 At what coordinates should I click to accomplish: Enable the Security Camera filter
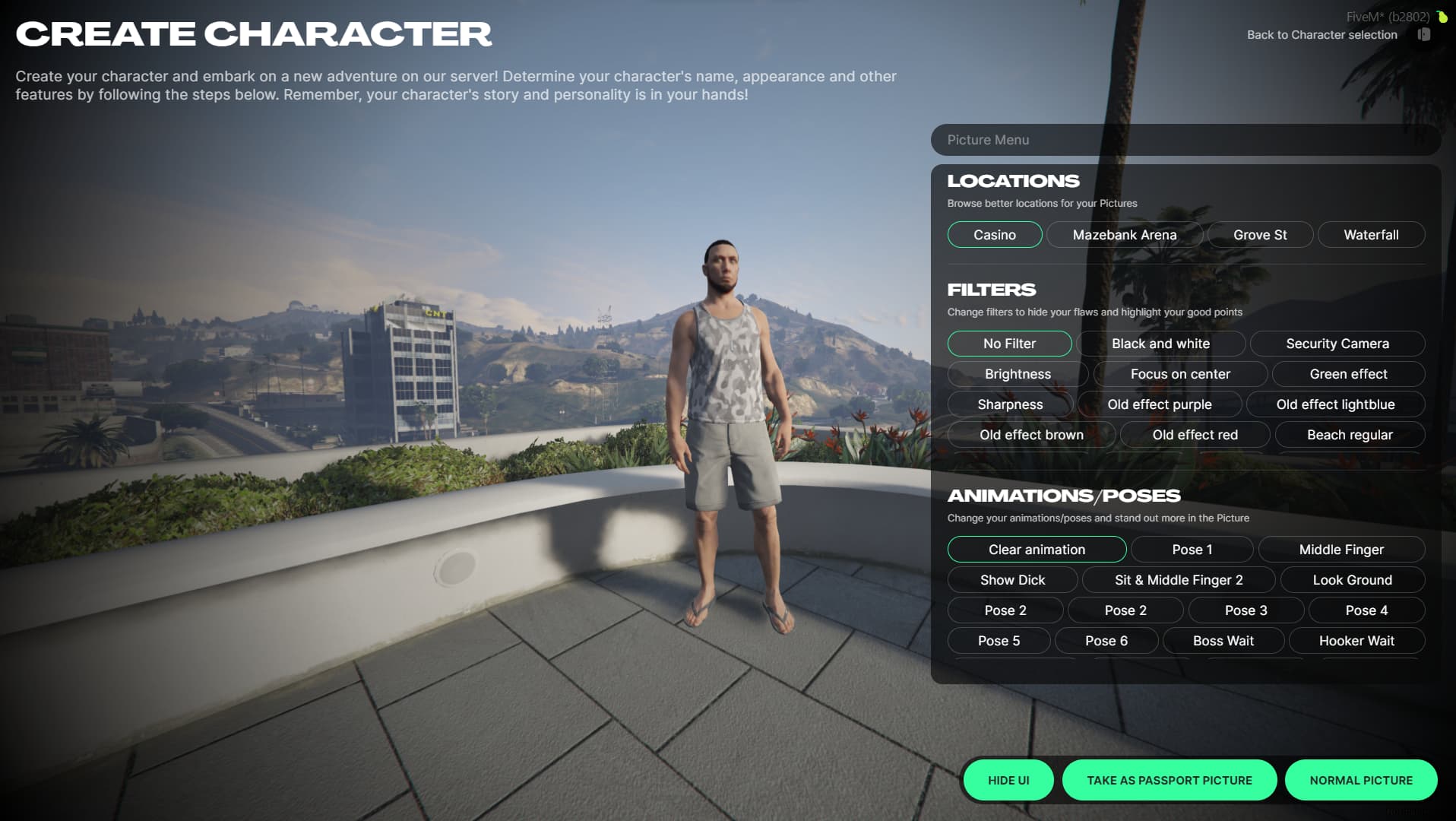(1337, 344)
